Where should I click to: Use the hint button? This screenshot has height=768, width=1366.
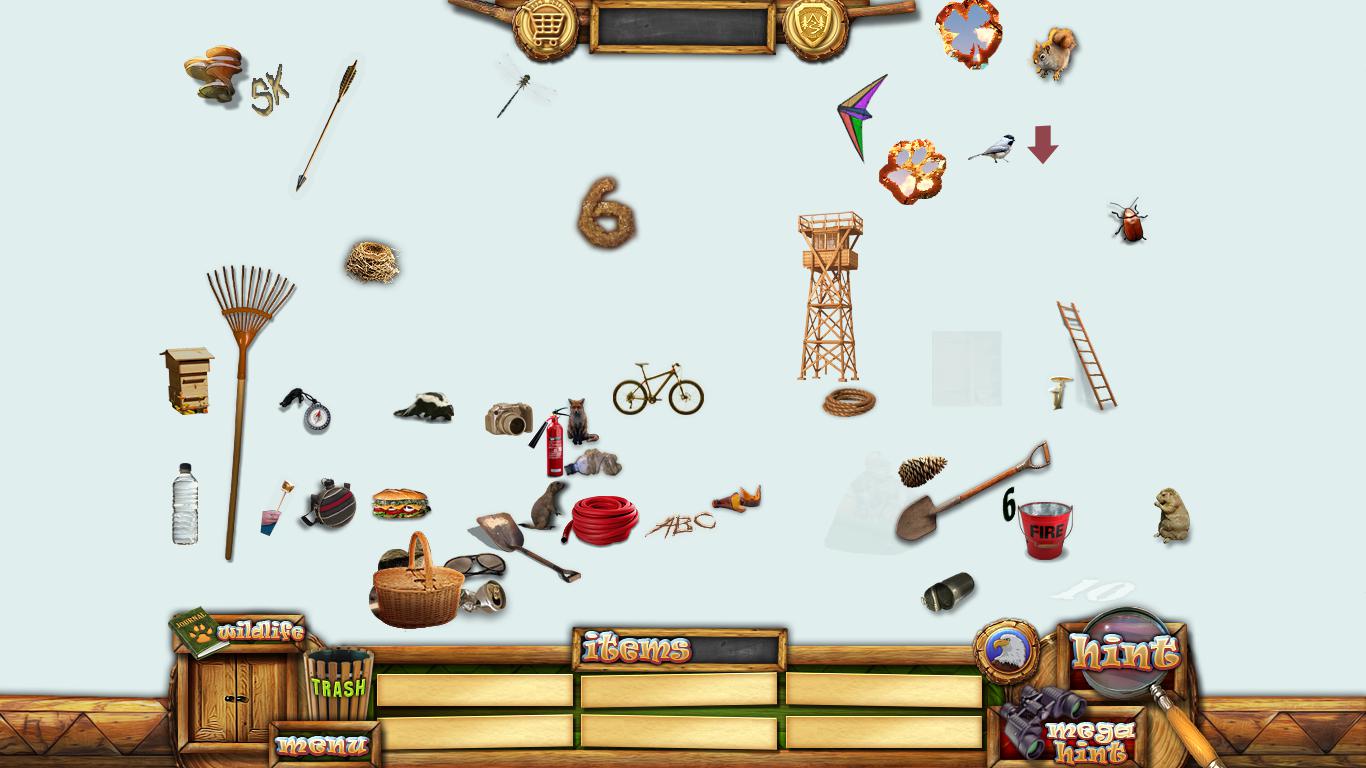click(1124, 652)
